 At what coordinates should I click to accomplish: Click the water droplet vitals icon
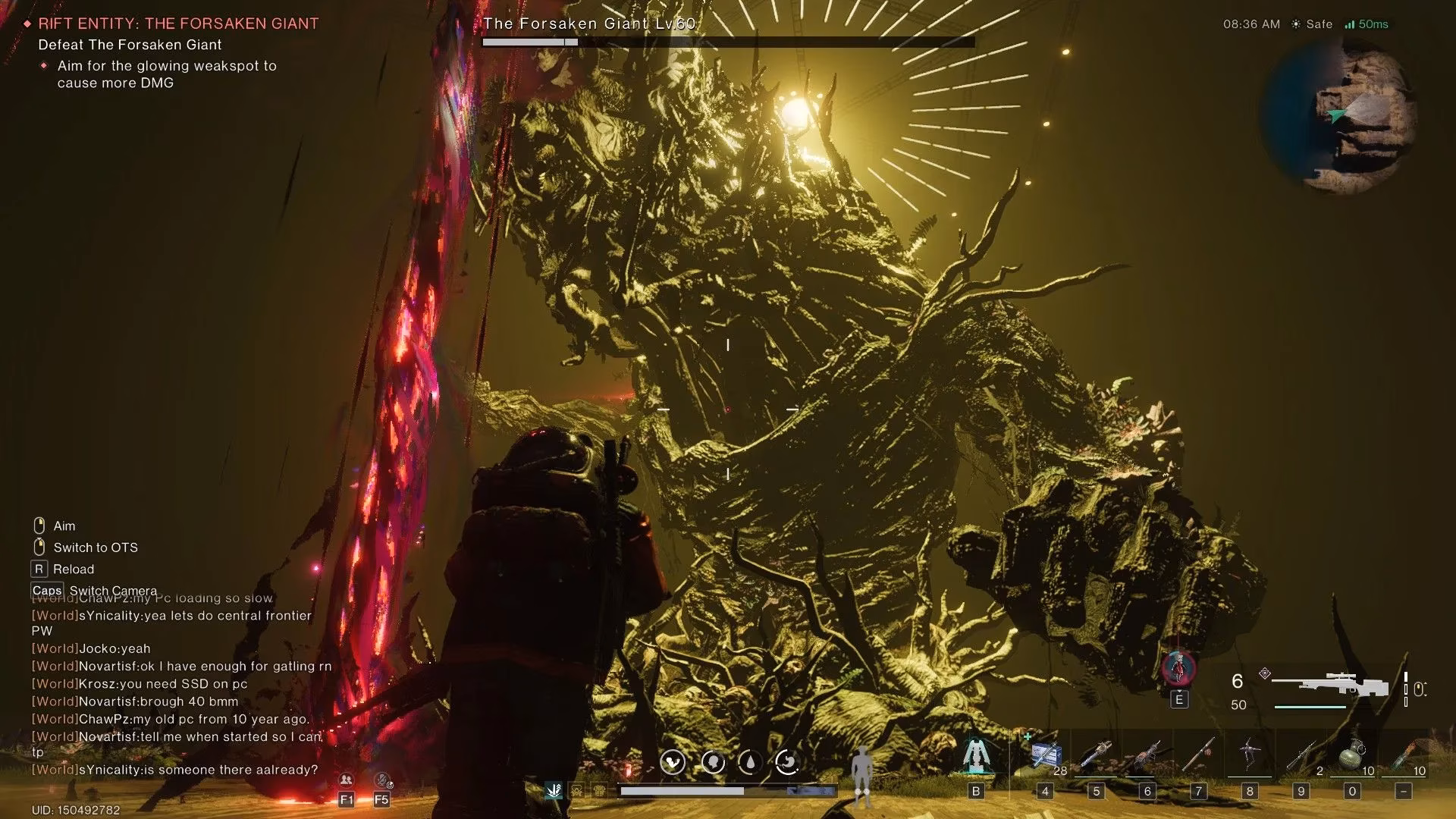point(750,763)
